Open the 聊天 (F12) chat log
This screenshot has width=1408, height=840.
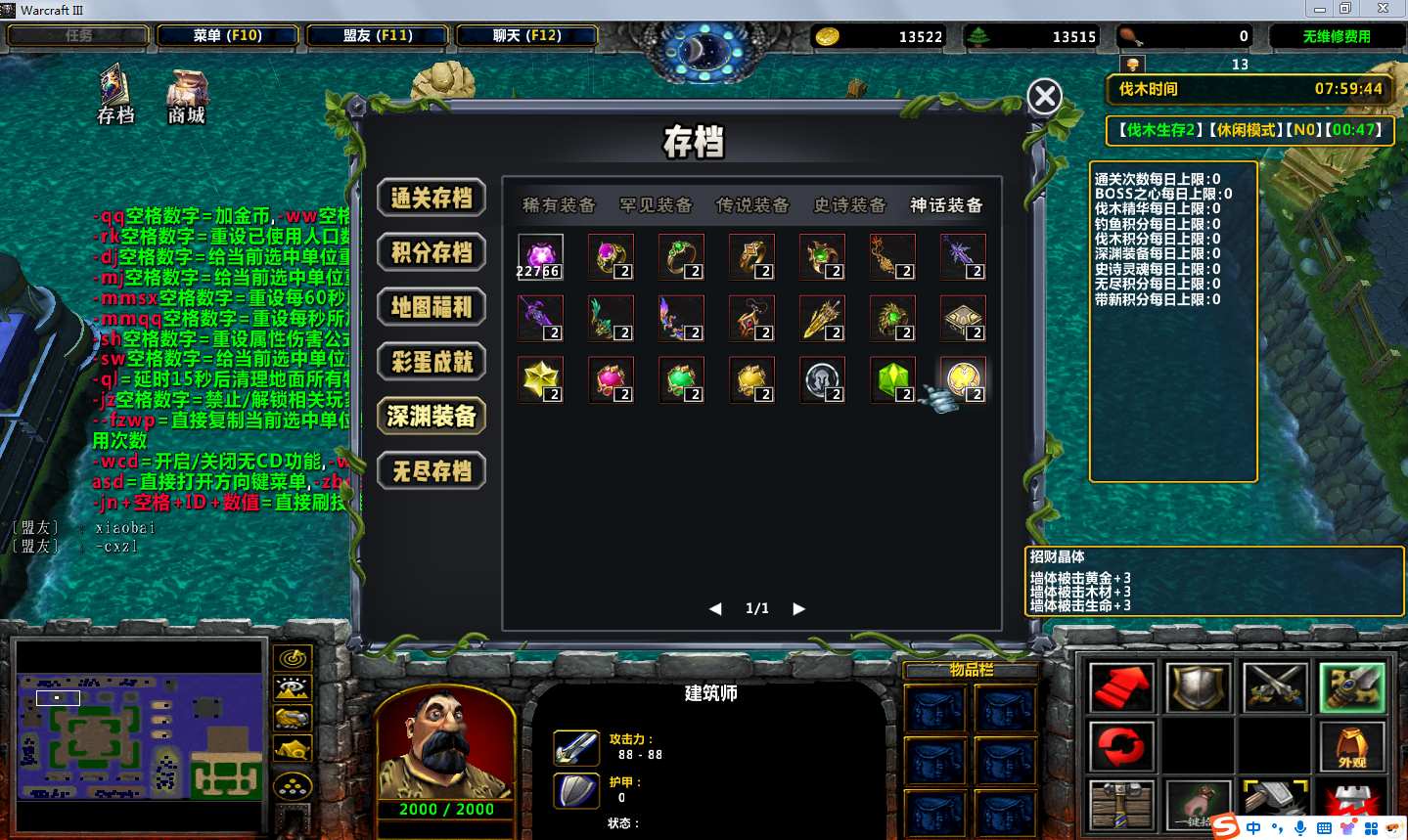click(526, 35)
